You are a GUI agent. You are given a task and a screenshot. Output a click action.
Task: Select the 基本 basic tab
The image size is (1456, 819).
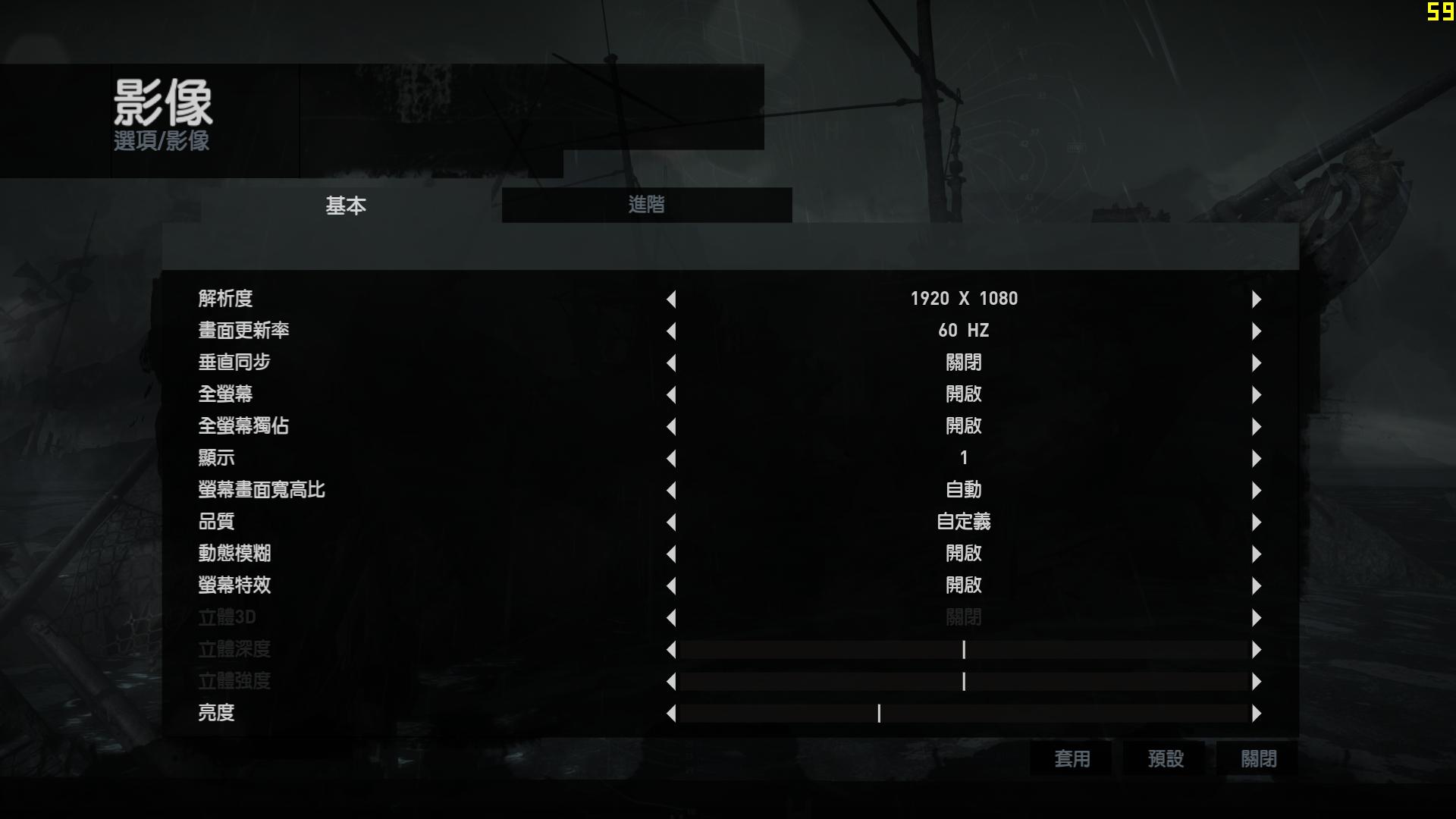345,206
